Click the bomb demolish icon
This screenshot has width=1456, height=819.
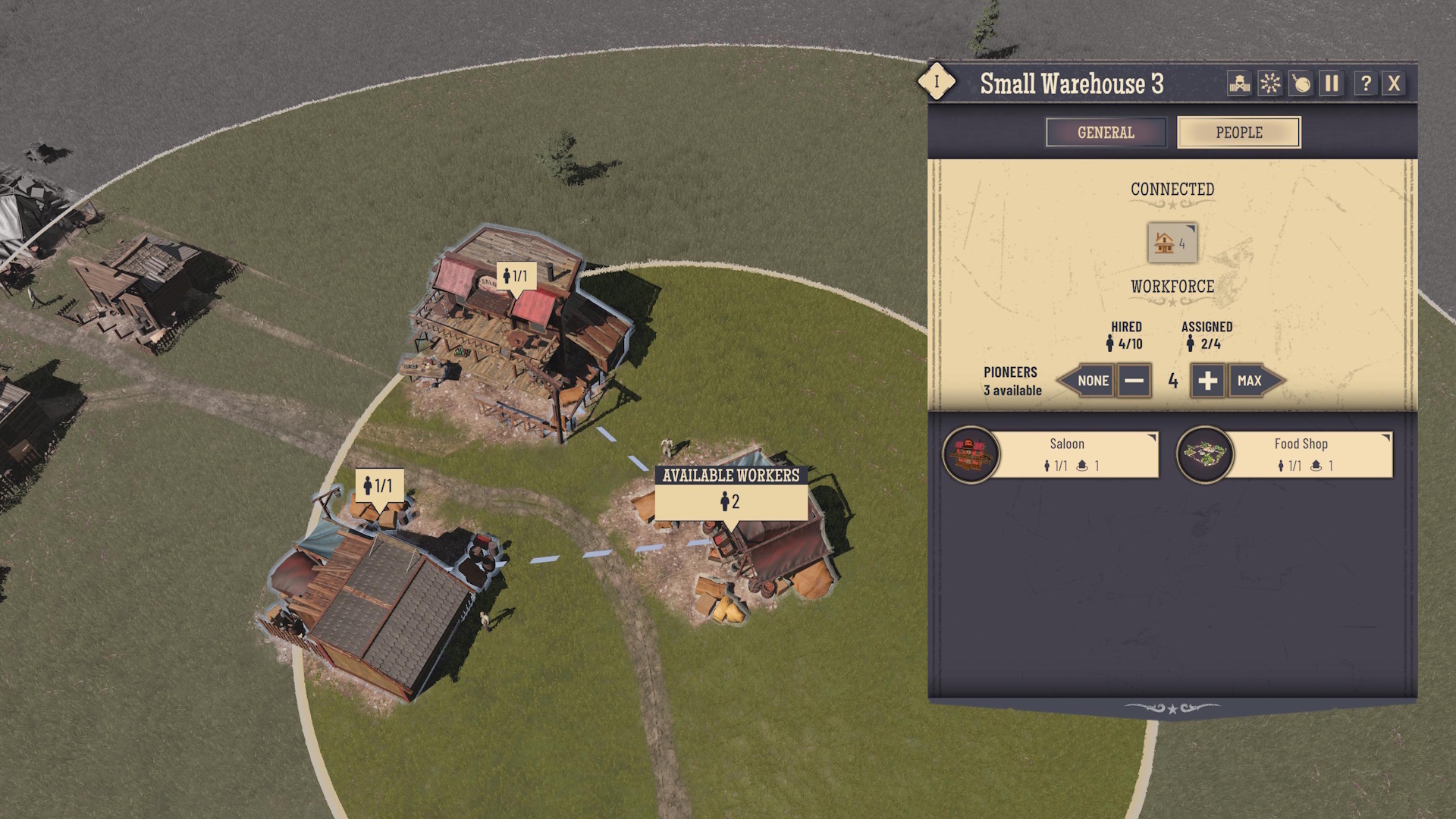[x=1301, y=83]
